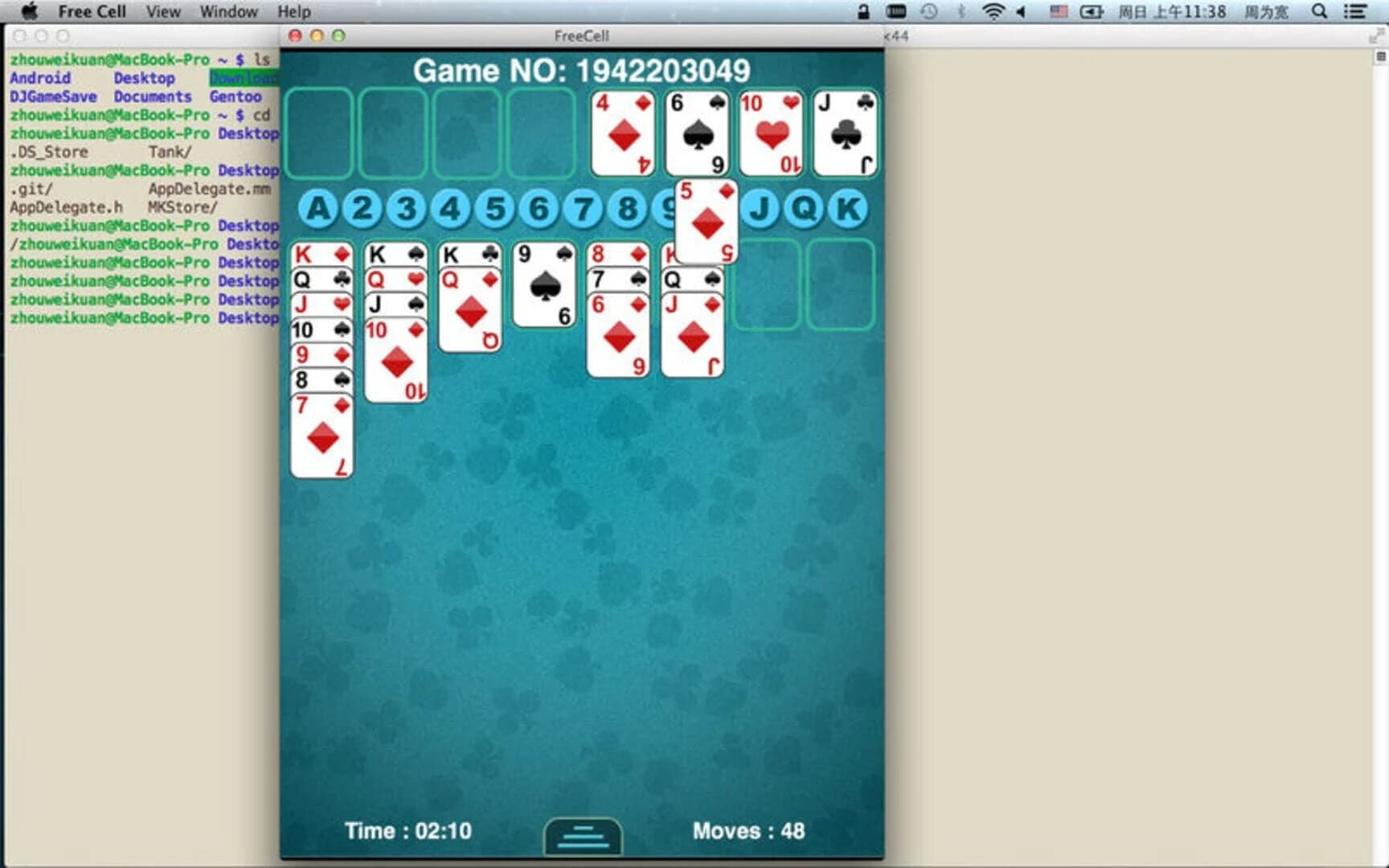Open the Window menu
The width and height of the screenshot is (1389, 868).
[228, 11]
